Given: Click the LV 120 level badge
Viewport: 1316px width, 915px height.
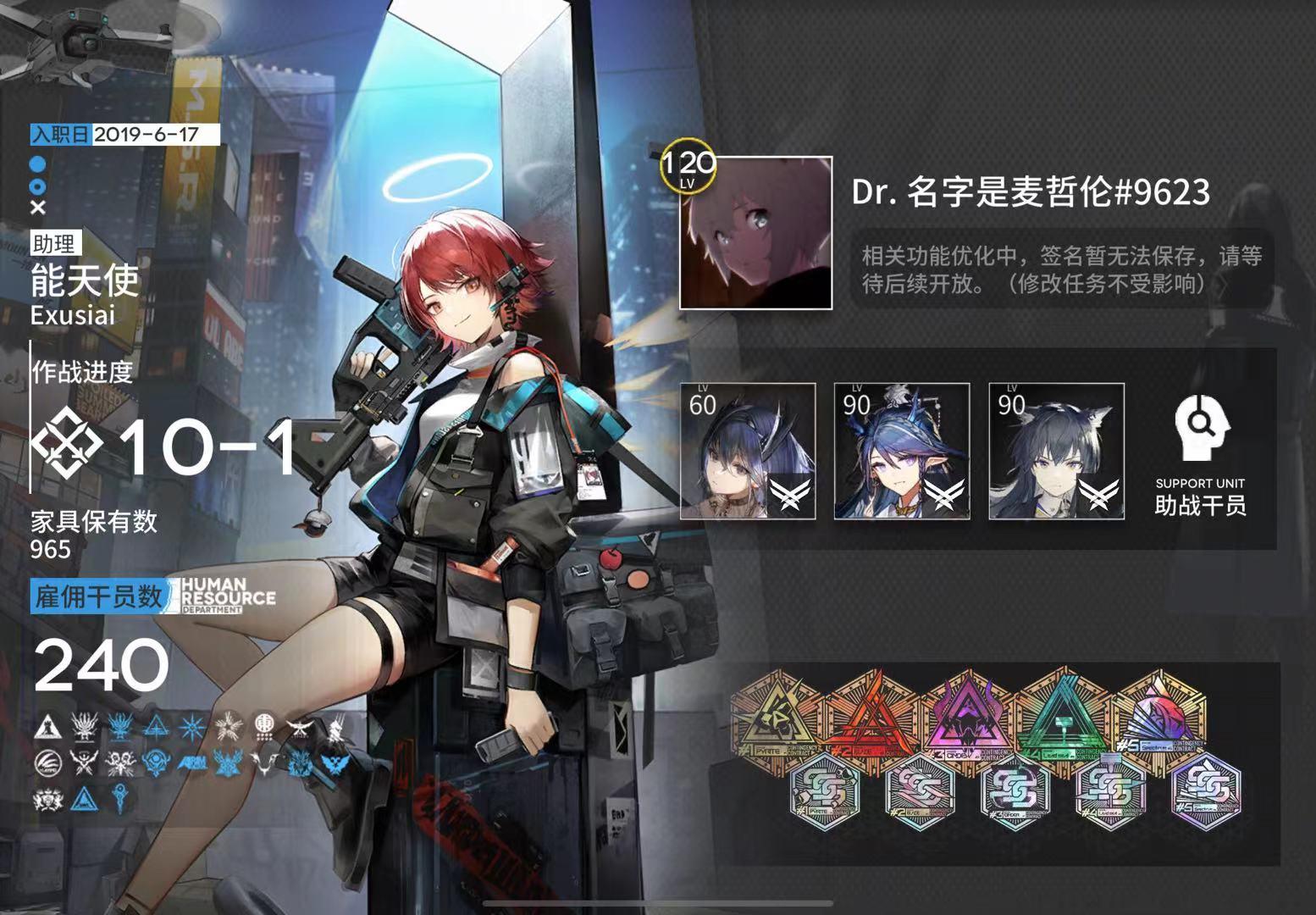Looking at the screenshot, I should (x=688, y=167).
